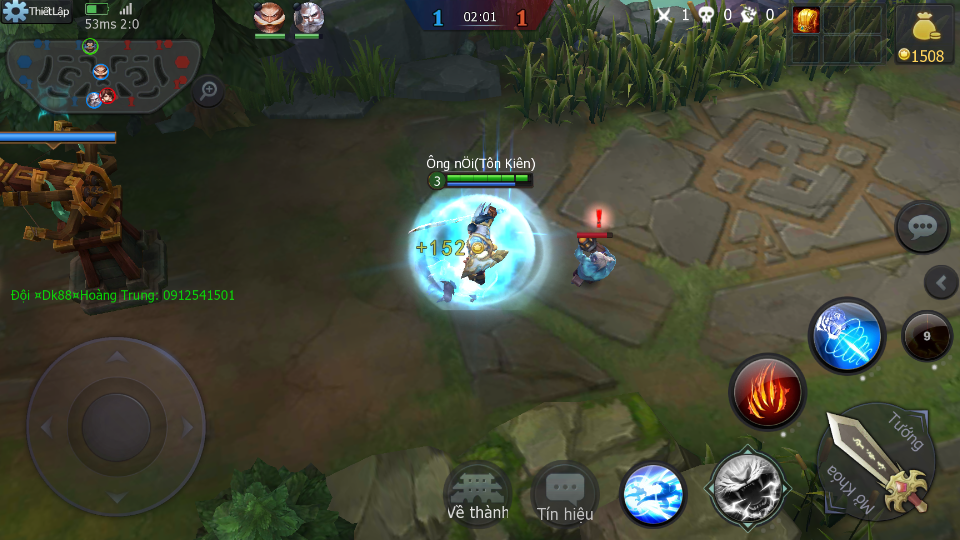960x540 pixels.
Task: Select the bald teammate hero portrait
Action: point(269,17)
